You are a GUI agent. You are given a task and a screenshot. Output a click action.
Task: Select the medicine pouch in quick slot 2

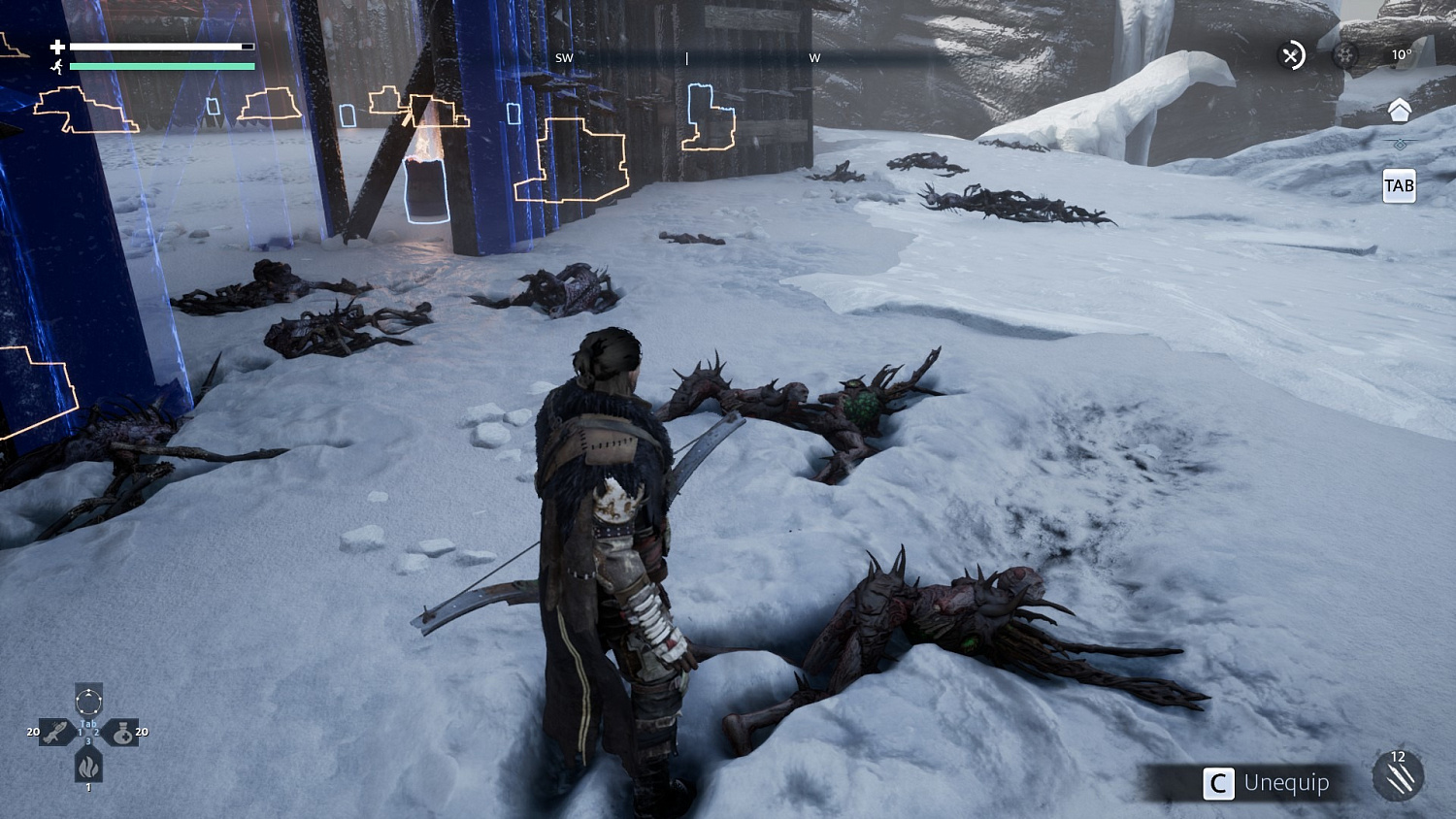point(124,735)
